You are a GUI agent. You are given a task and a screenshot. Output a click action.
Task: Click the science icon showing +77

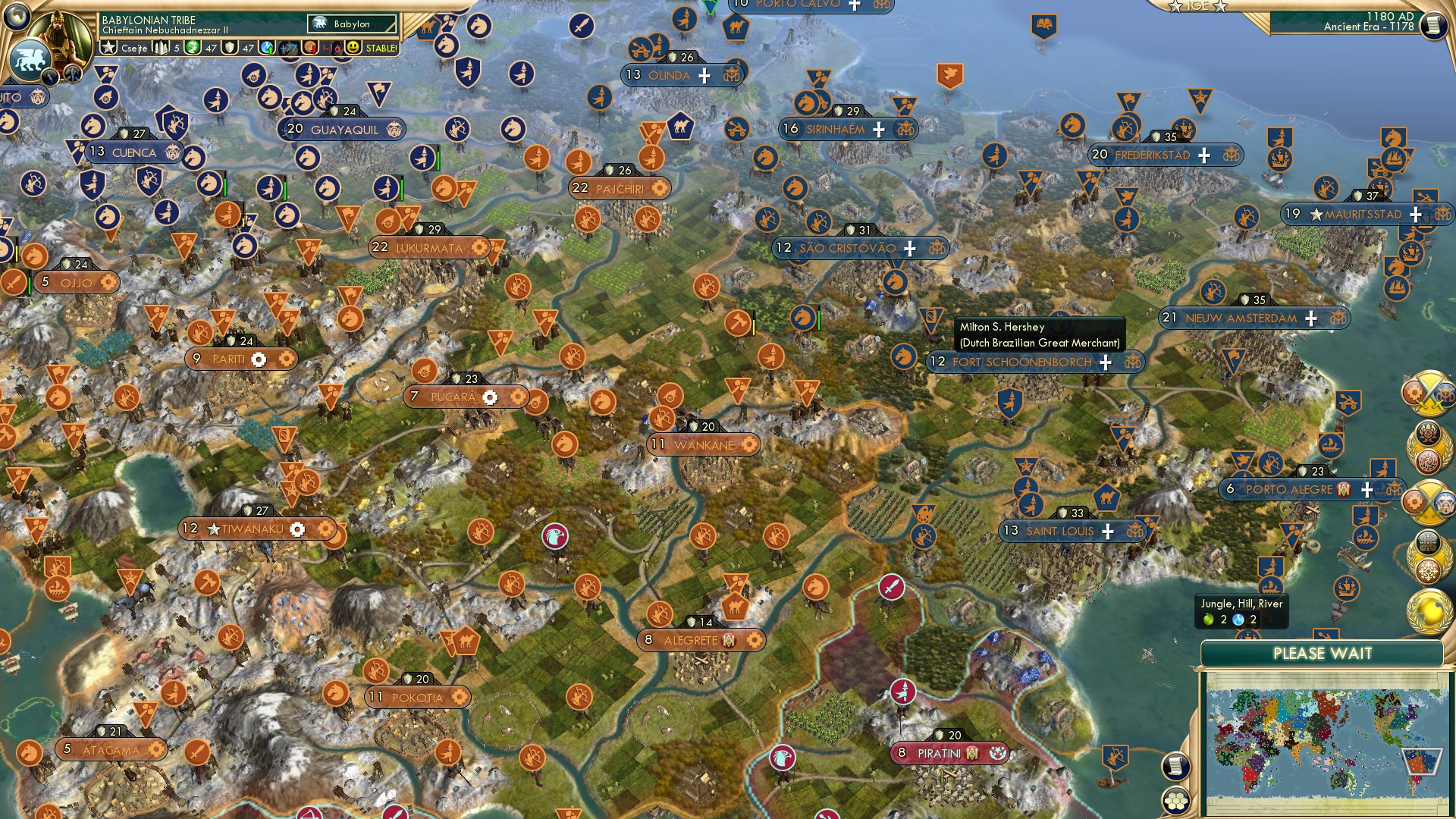pos(267,46)
